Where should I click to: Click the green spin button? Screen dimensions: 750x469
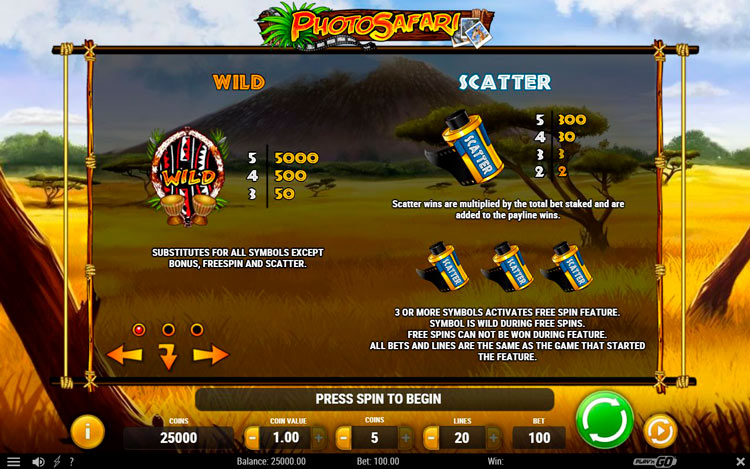[x=604, y=418]
